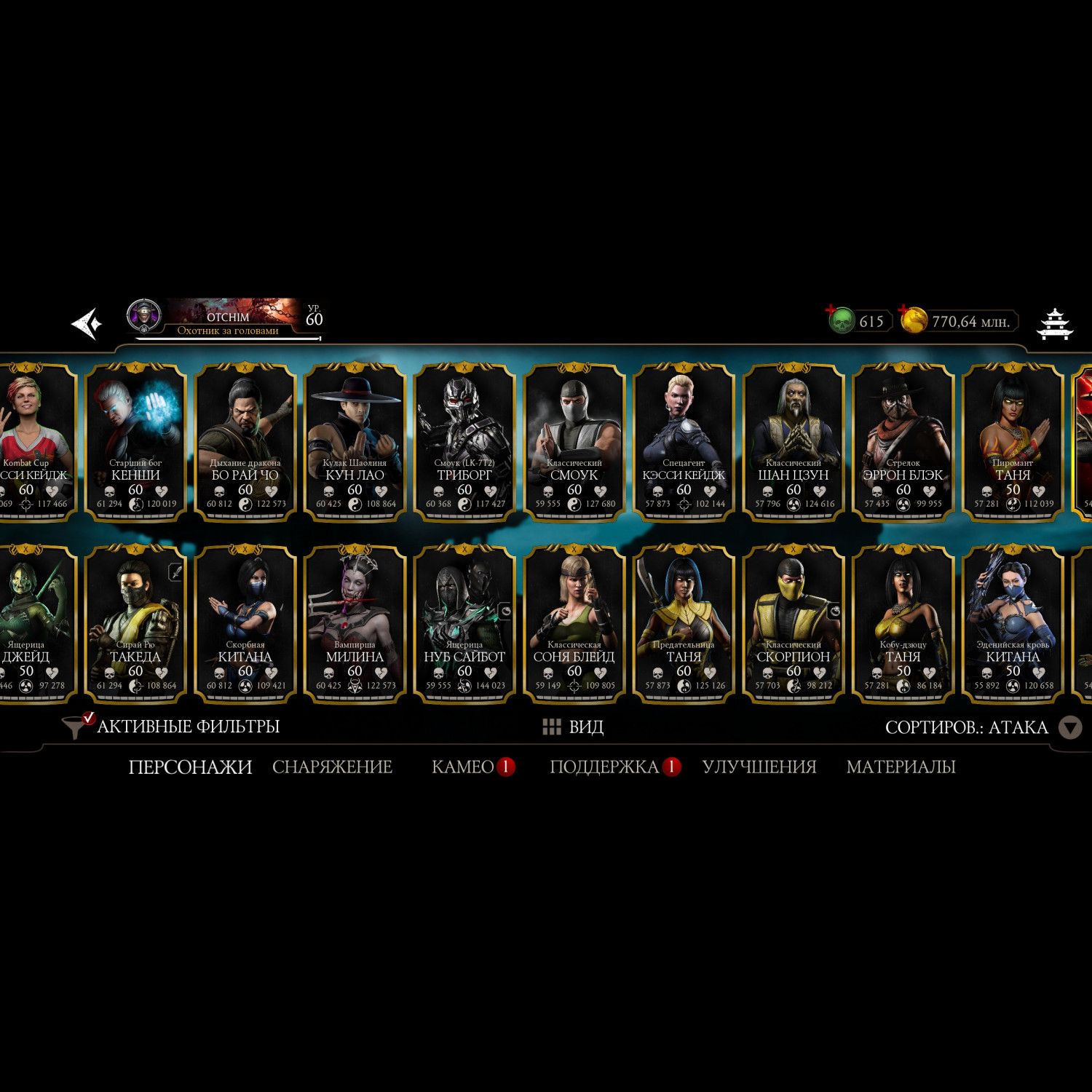Viewport: 1092px width, 1092px height.
Task: Change the layout with the Вид button
Action: point(574,727)
